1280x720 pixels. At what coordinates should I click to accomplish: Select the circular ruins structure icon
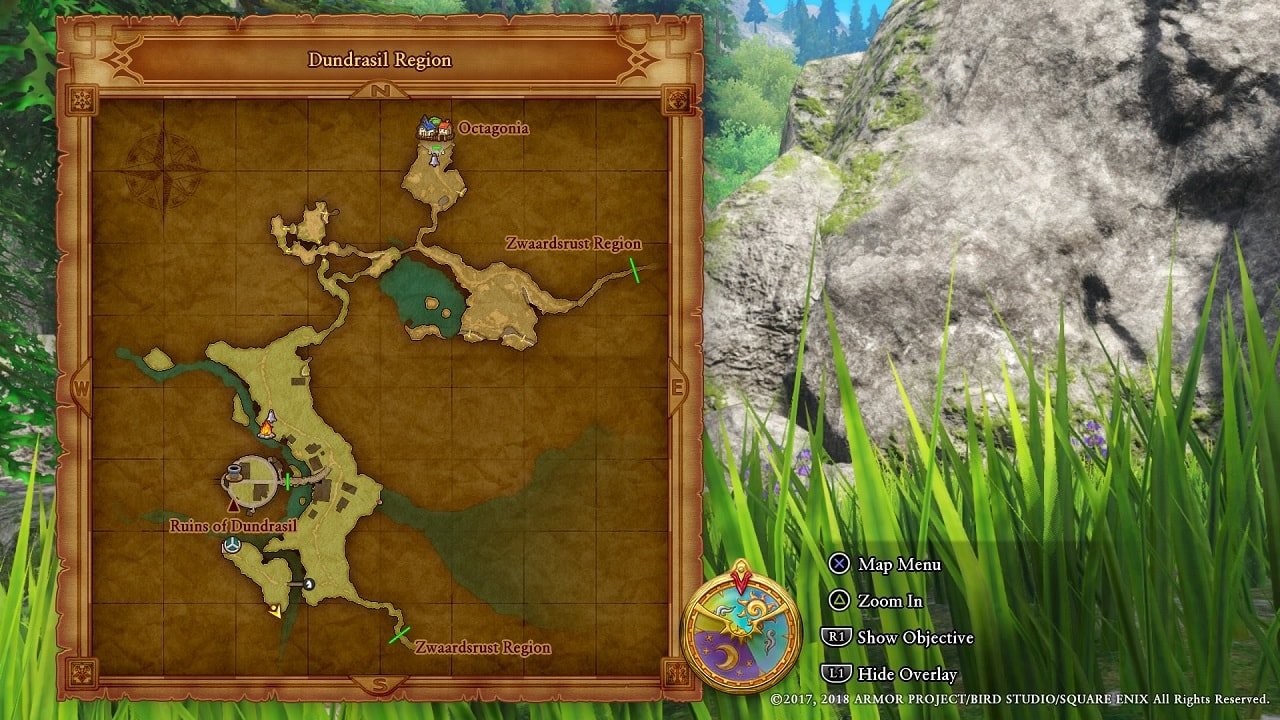(x=250, y=478)
